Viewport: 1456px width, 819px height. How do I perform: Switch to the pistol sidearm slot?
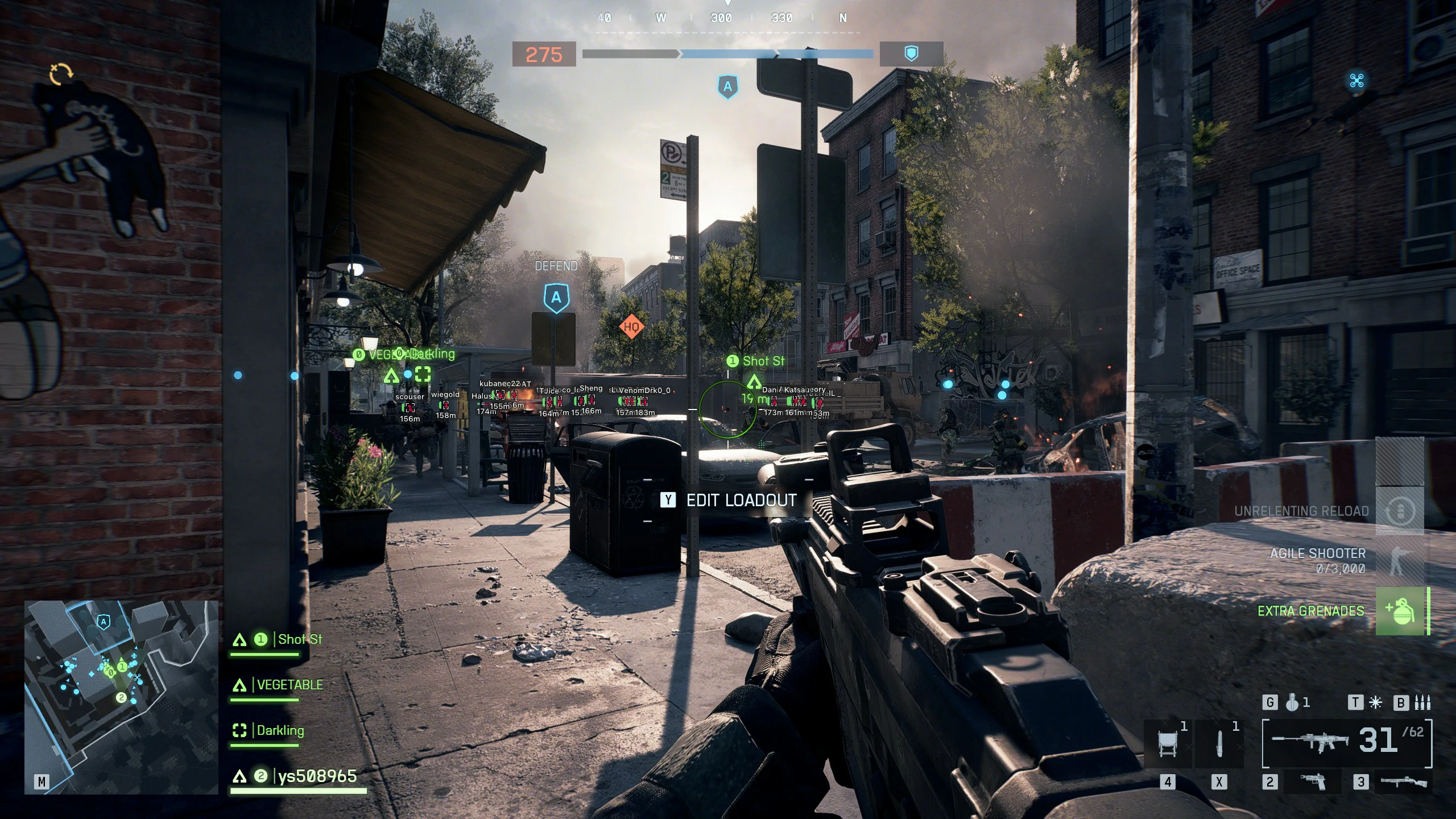pos(1313,782)
